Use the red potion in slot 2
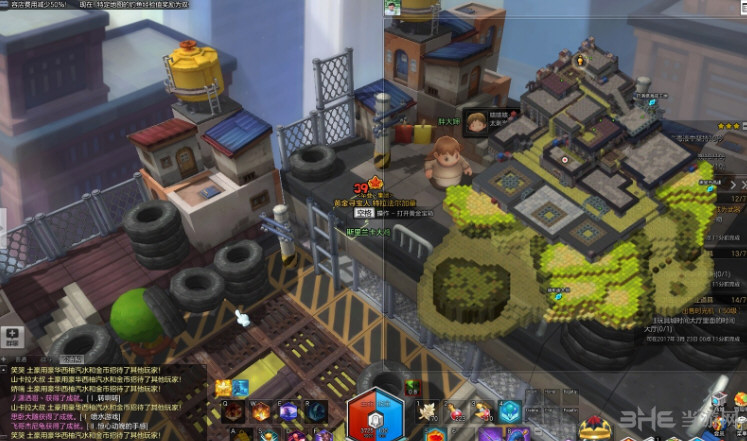The height and width of the screenshot is (441, 747). [x=455, y=410]
